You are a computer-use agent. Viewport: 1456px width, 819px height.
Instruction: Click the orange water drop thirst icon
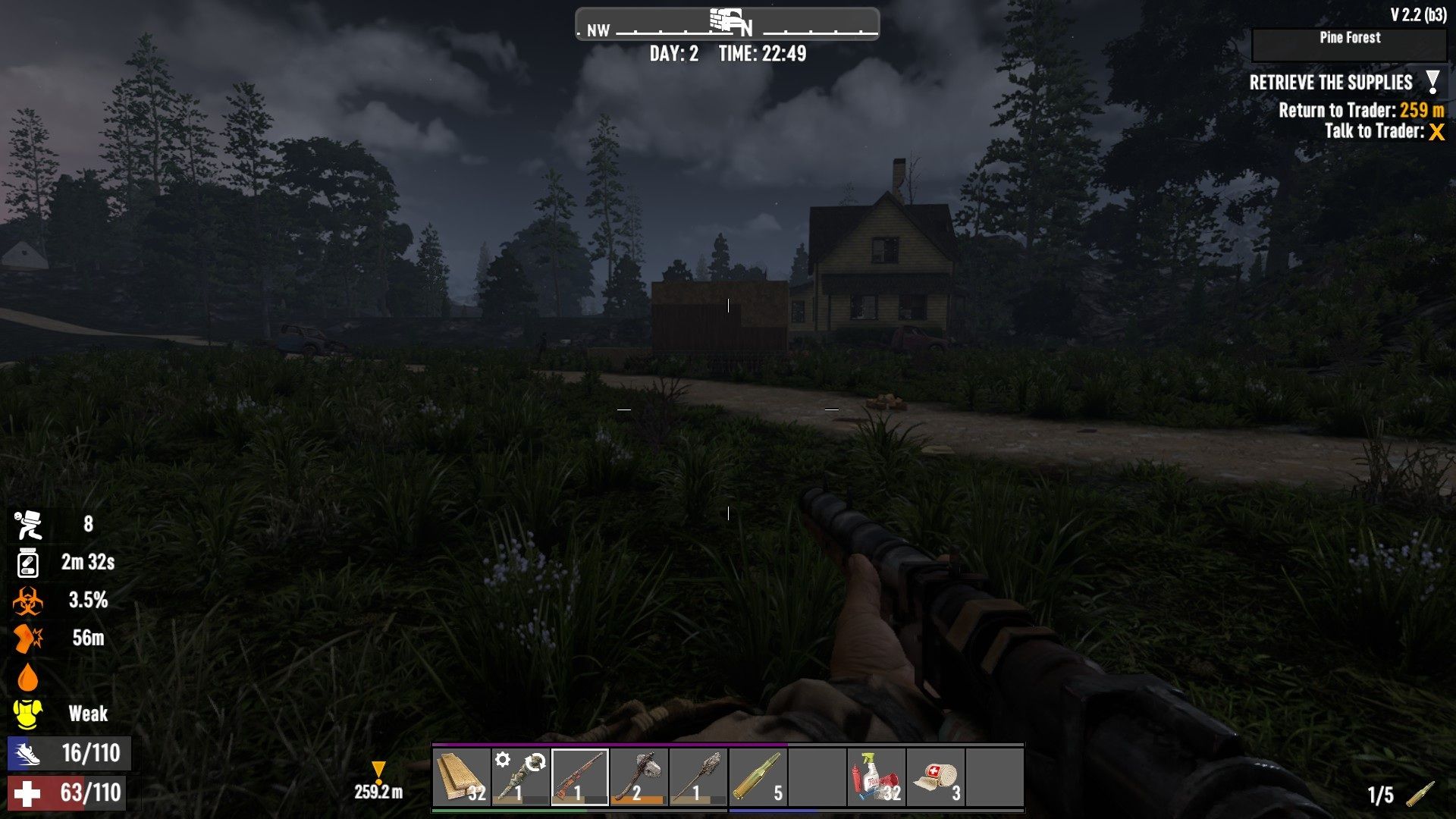(28, 676)
